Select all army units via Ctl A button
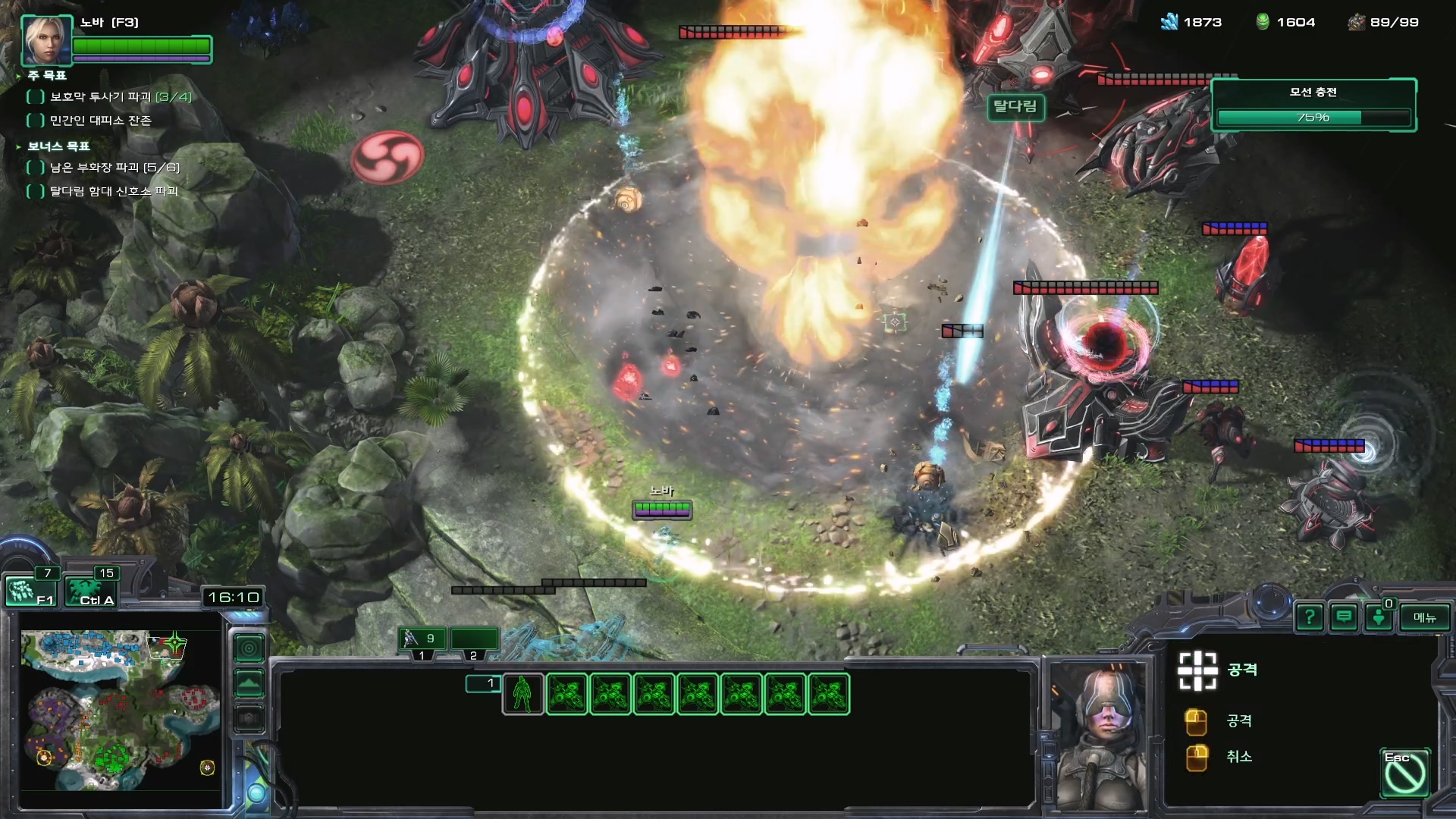Screen dimensions: 1456x819 [x=90, y=591]
